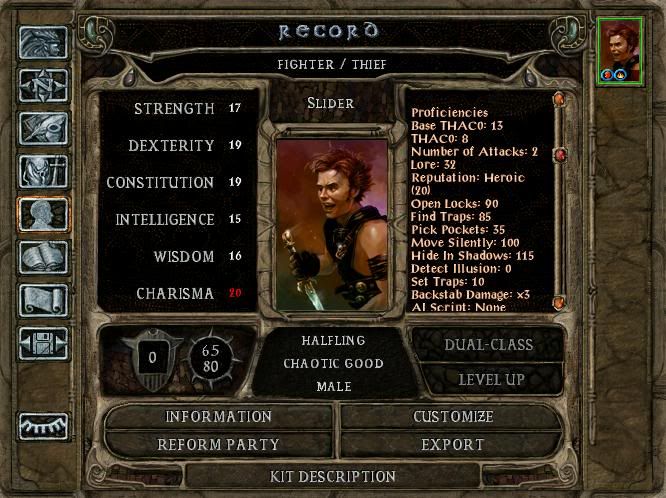Open the area map compass icon

tap(44, 85)
